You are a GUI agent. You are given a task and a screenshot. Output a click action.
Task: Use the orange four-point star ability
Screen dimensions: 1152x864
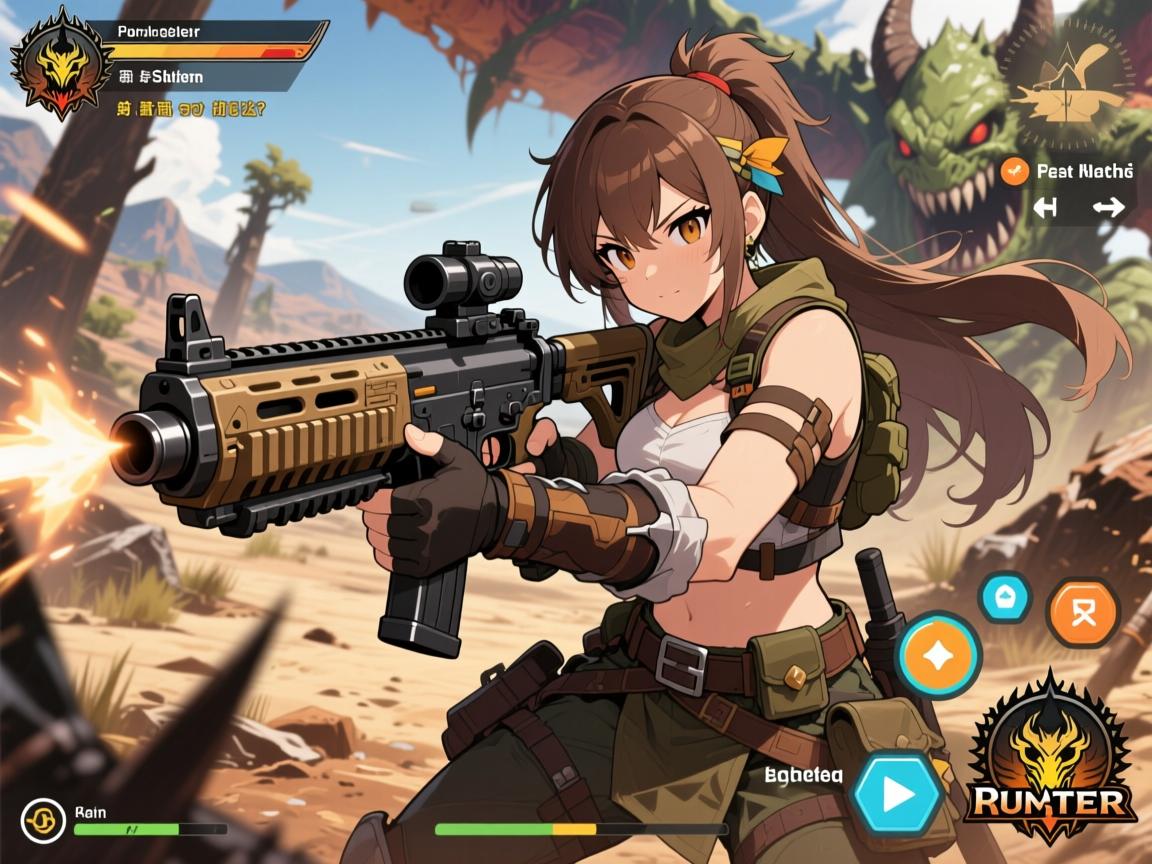938,655
